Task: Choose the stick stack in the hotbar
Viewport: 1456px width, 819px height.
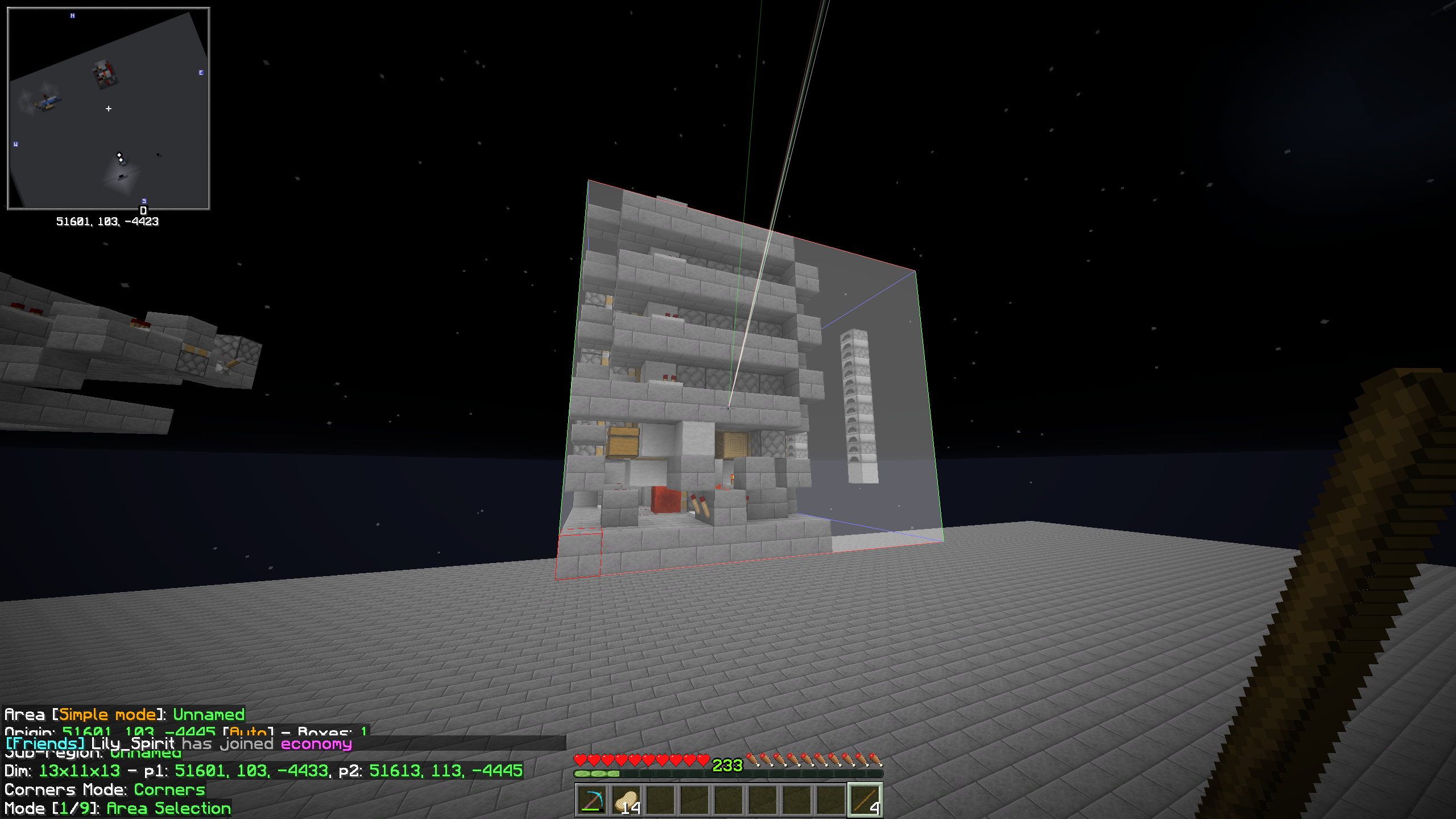Action: point(865,800)
